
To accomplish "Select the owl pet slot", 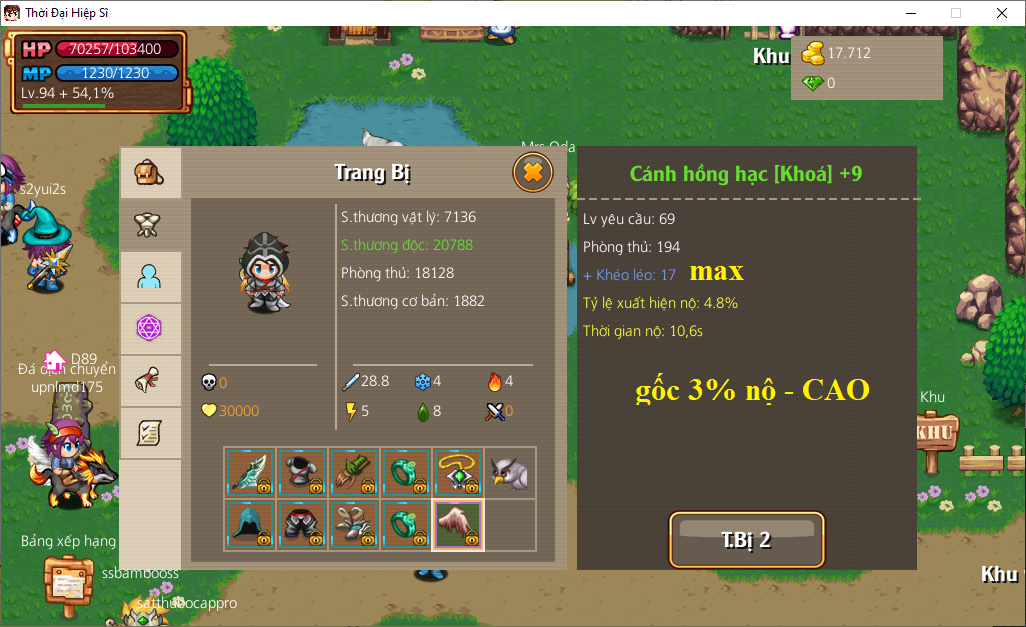I will [x=510, y=473].
